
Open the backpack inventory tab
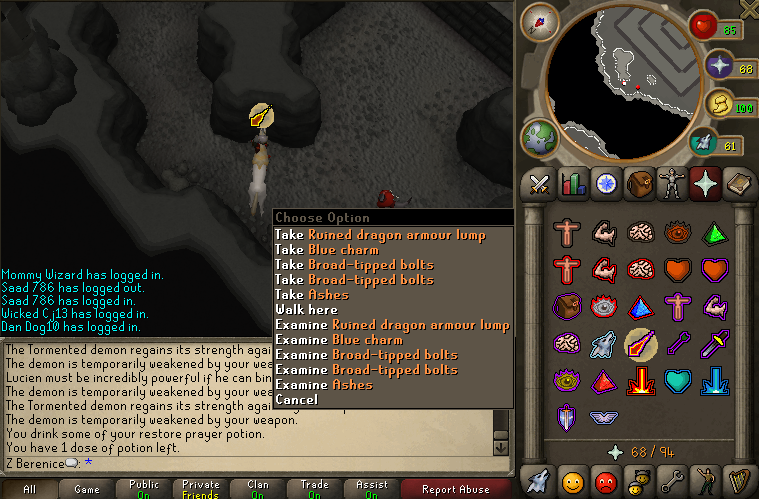pyautogui.click(x=638, y=184)
